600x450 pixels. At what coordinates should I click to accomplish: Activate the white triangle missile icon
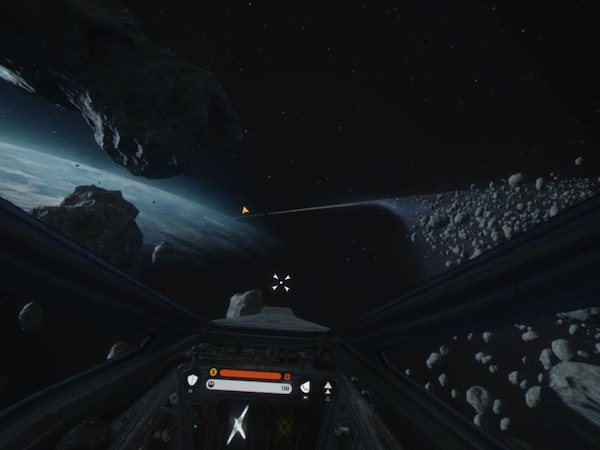328,386
